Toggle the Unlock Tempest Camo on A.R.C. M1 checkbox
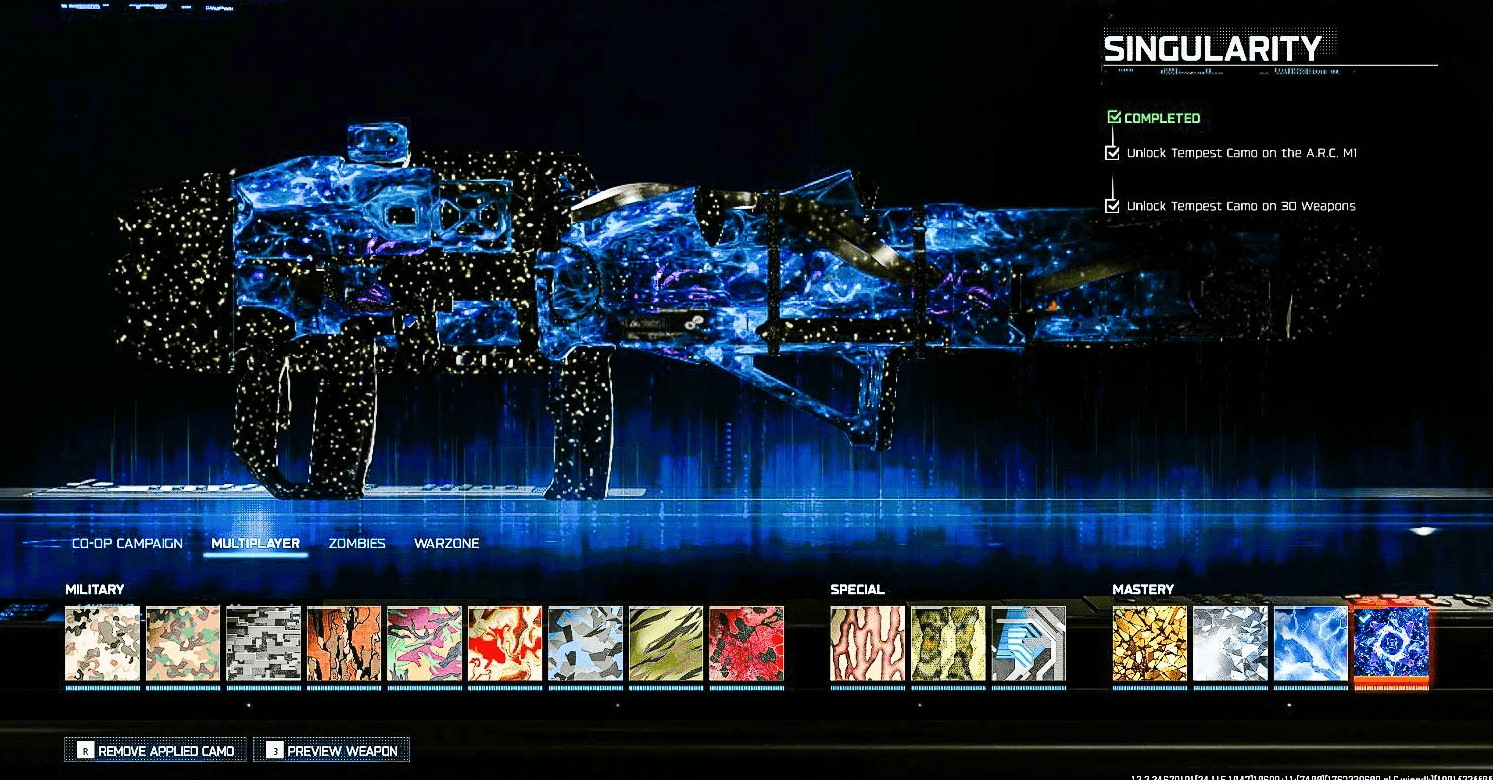 tap(1113, 153)
